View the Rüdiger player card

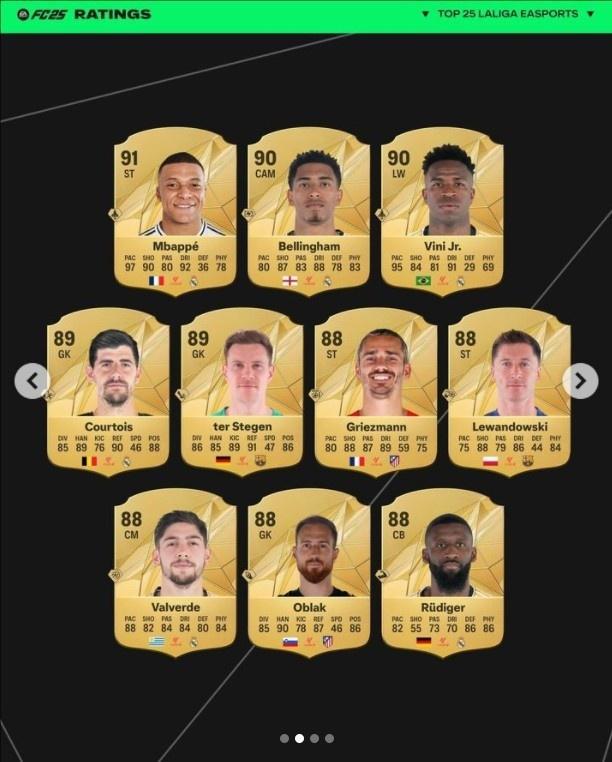click(x=441, y=572)
